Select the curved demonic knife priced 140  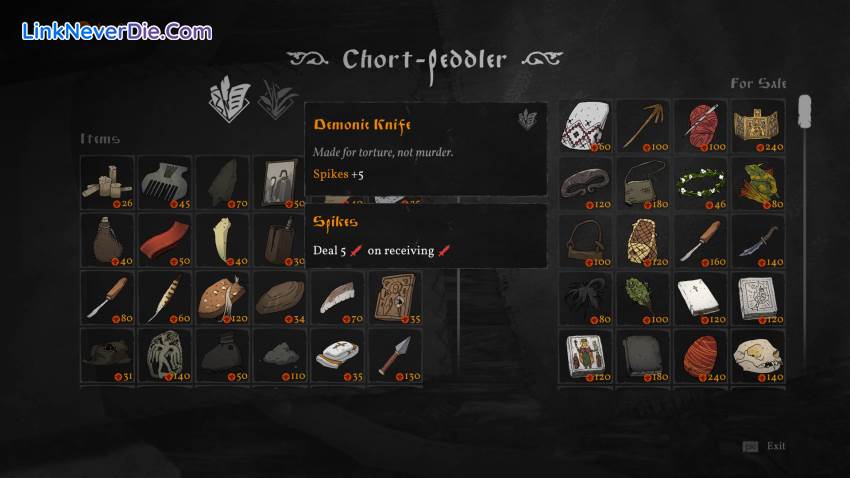coord(758,241)
